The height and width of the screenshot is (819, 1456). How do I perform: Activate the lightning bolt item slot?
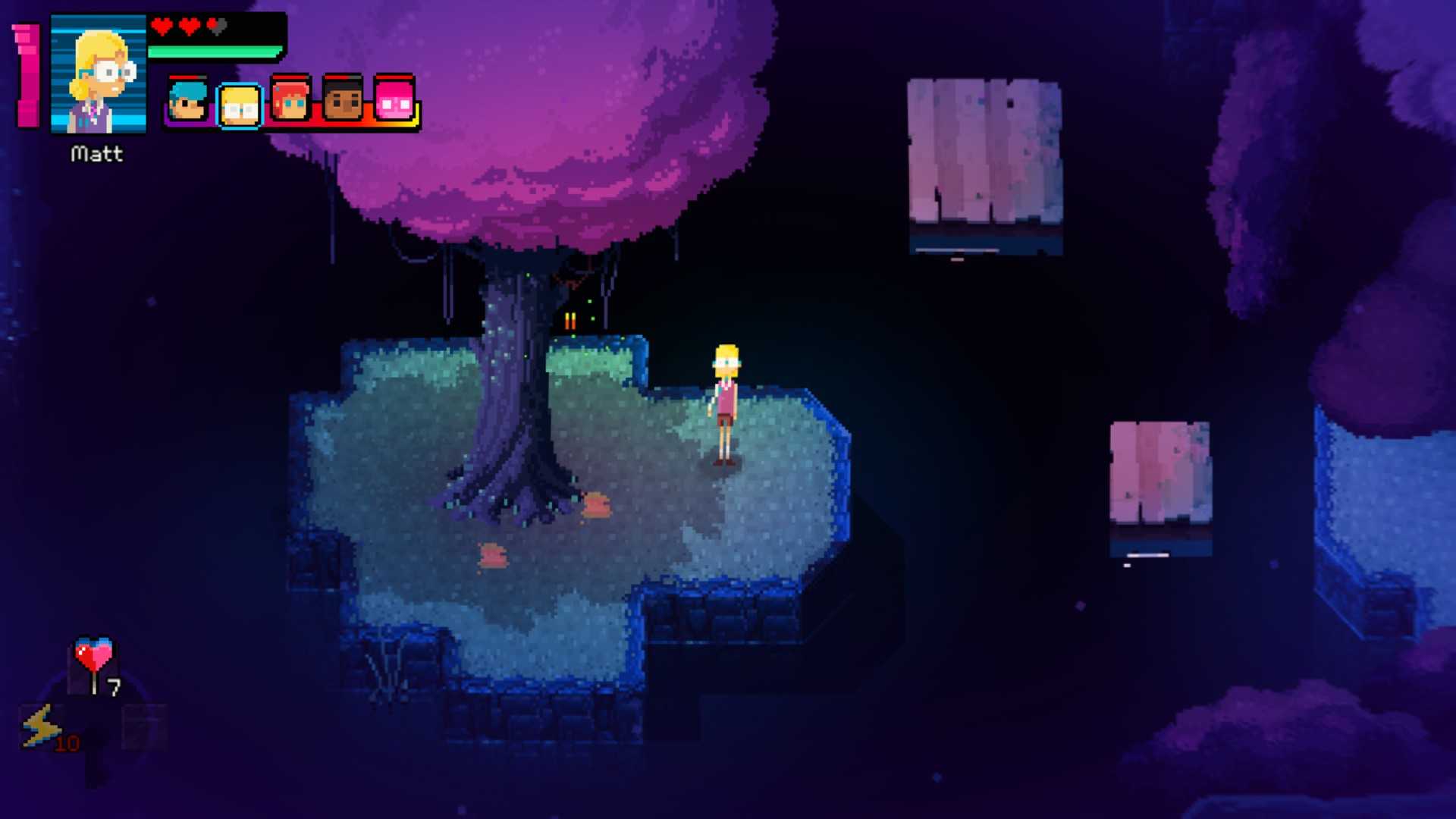(40, 726)
